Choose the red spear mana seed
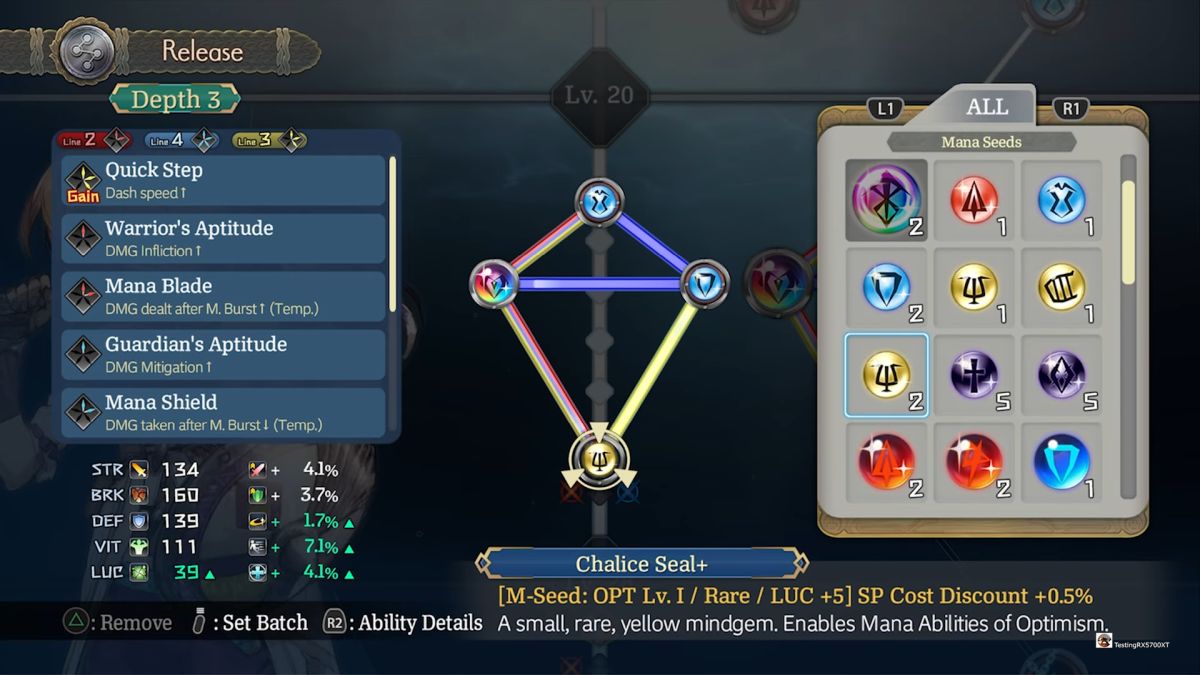Viewport: 1200px width, 675px height. (x=974, y=200)
